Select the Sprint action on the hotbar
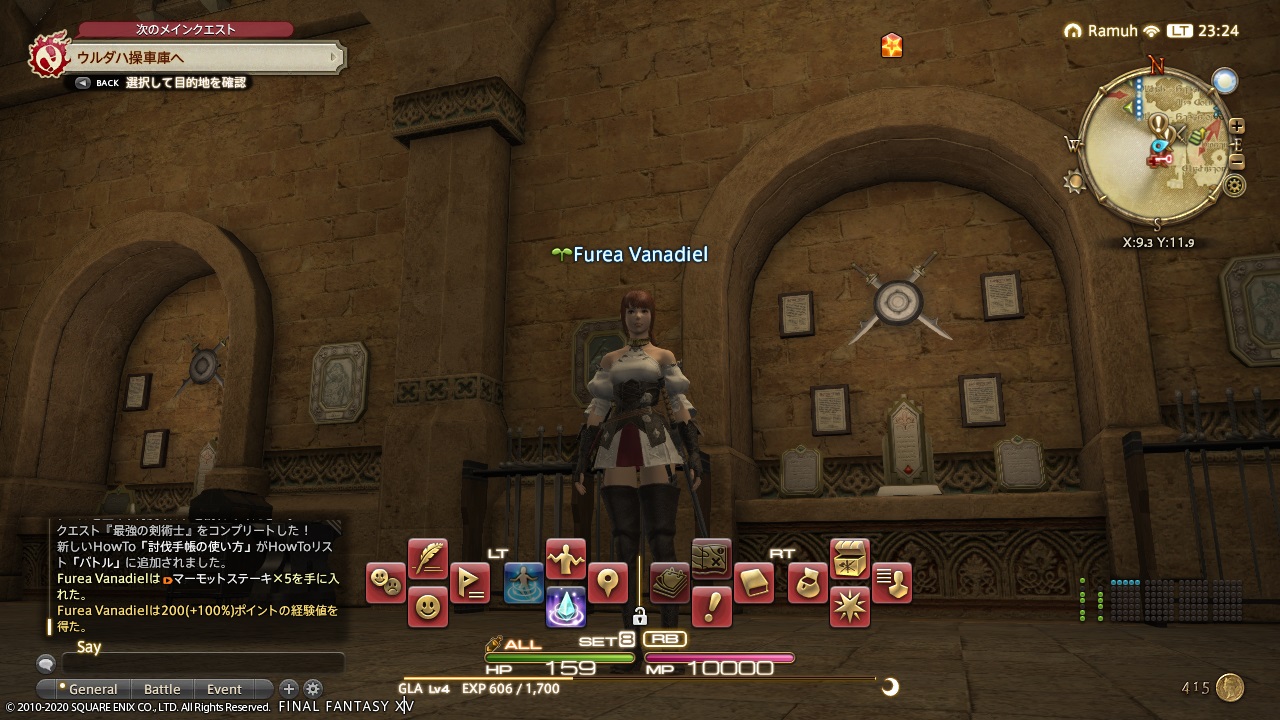Viewport: 1280px width, 720px height. click(523, 584)
